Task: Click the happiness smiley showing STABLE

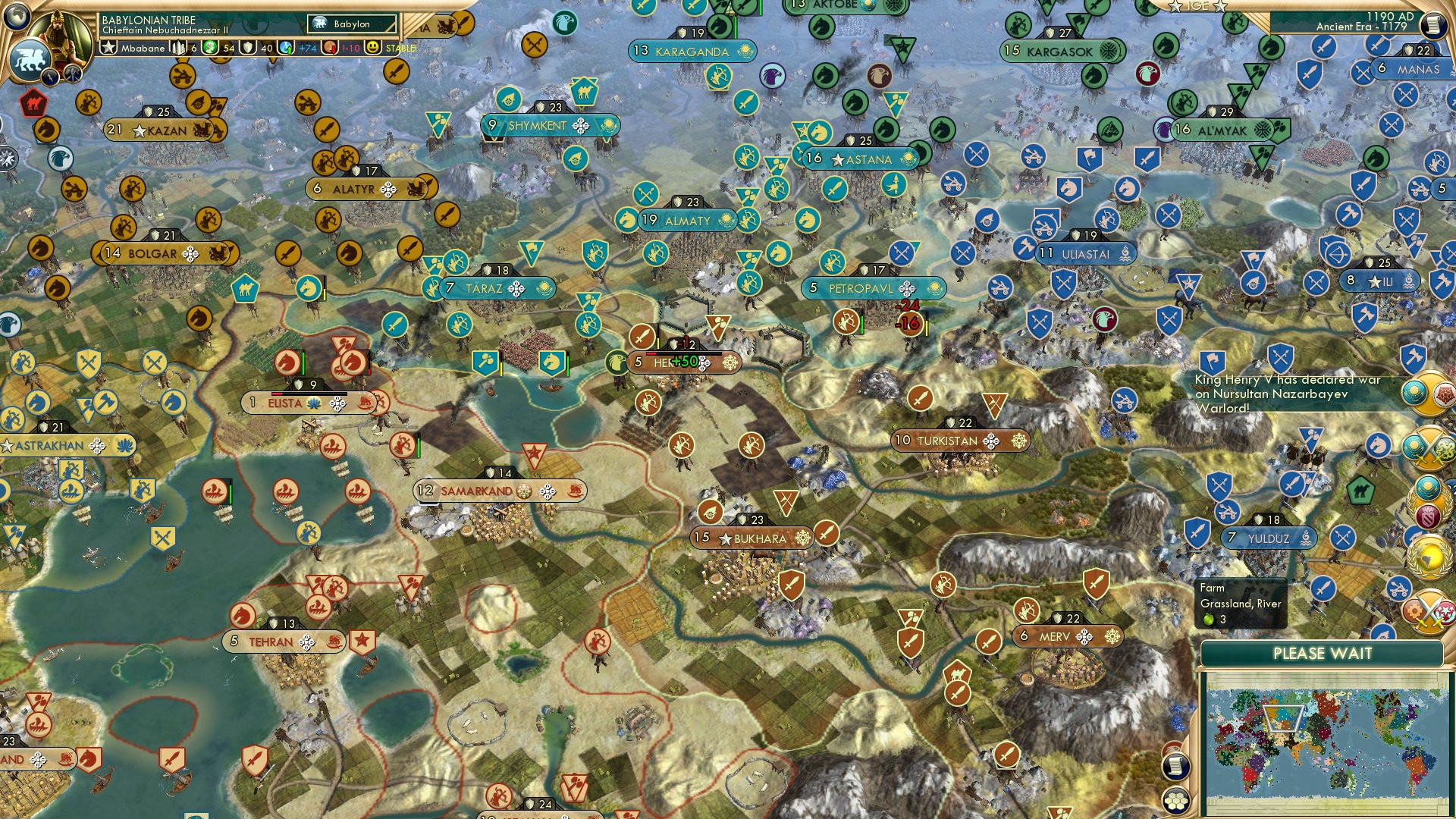Action: tap(372, 48)
